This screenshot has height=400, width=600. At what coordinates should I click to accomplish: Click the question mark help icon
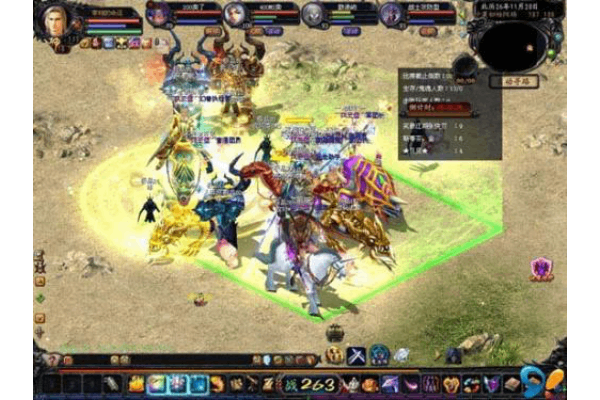click(51, 360)
